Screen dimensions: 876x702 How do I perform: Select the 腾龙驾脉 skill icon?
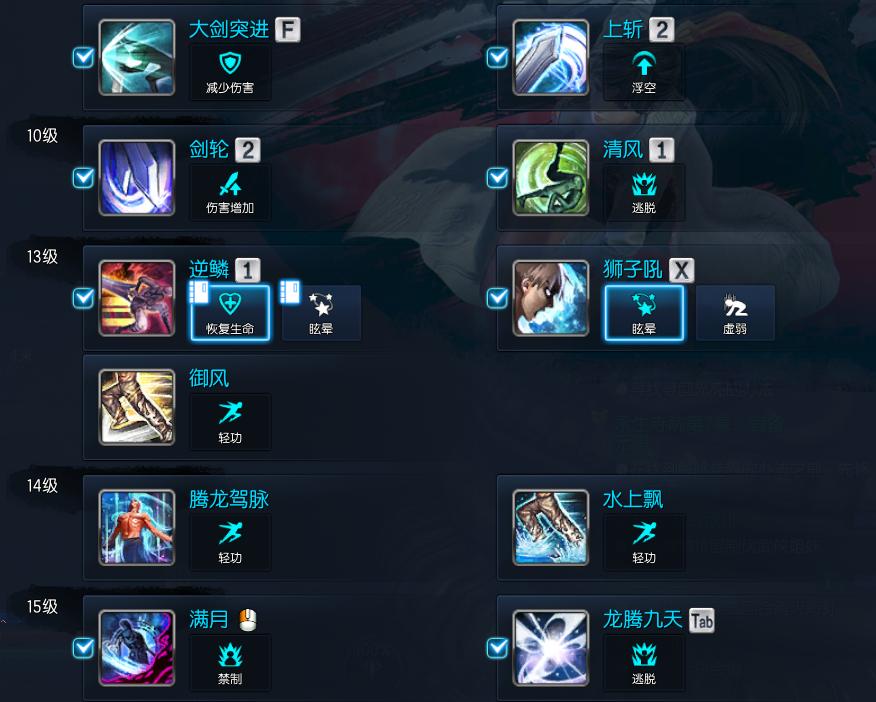[137, 527]
